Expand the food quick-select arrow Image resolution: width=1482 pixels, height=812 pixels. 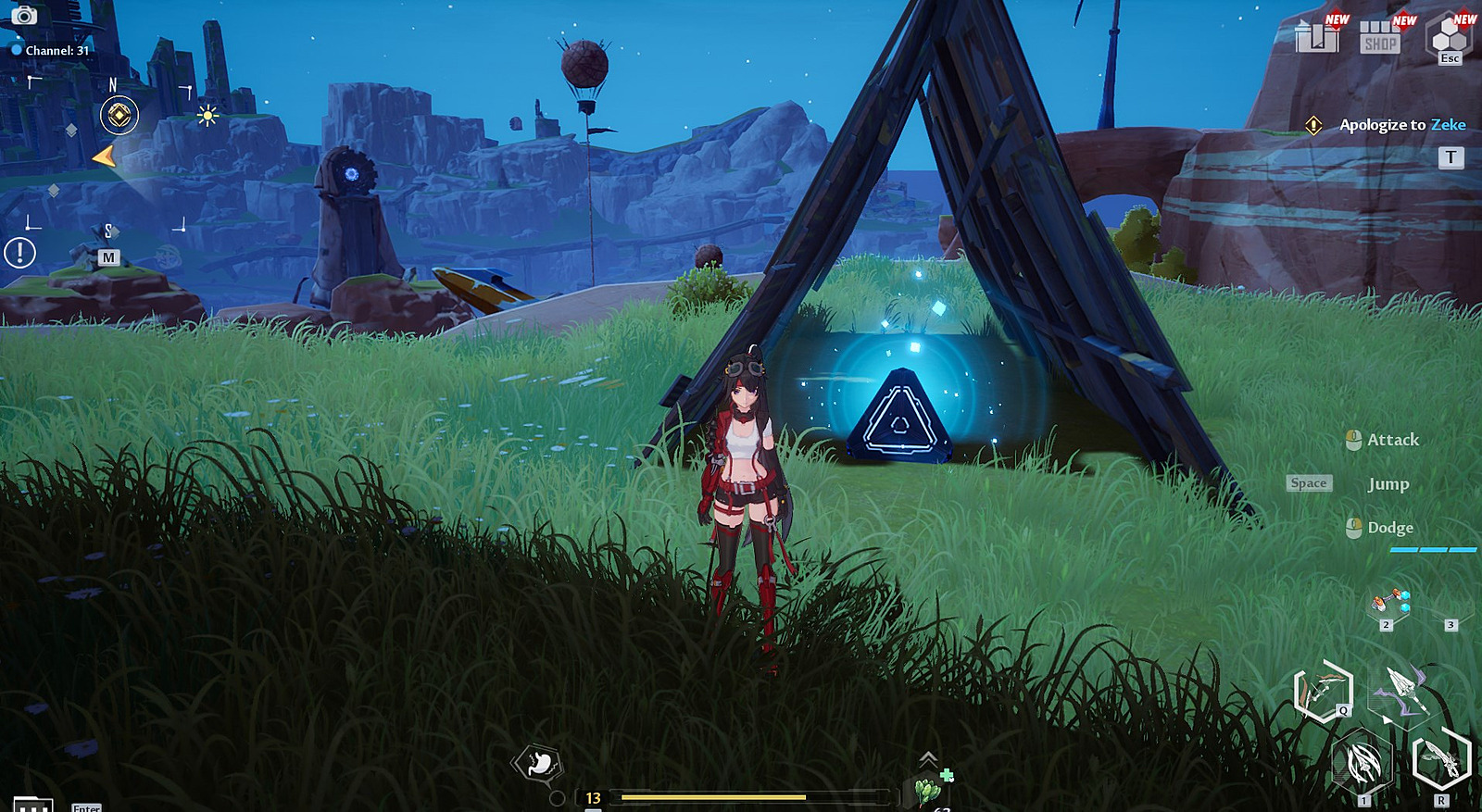coord(927,759)
